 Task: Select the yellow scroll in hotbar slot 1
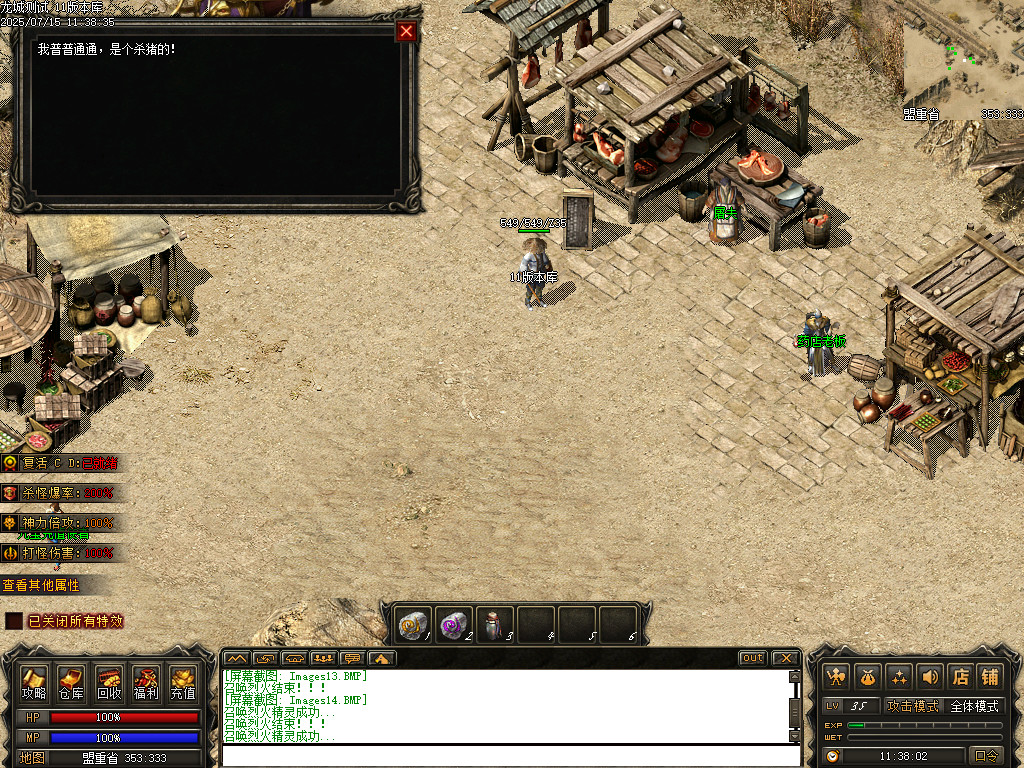[x=414, y=625]
